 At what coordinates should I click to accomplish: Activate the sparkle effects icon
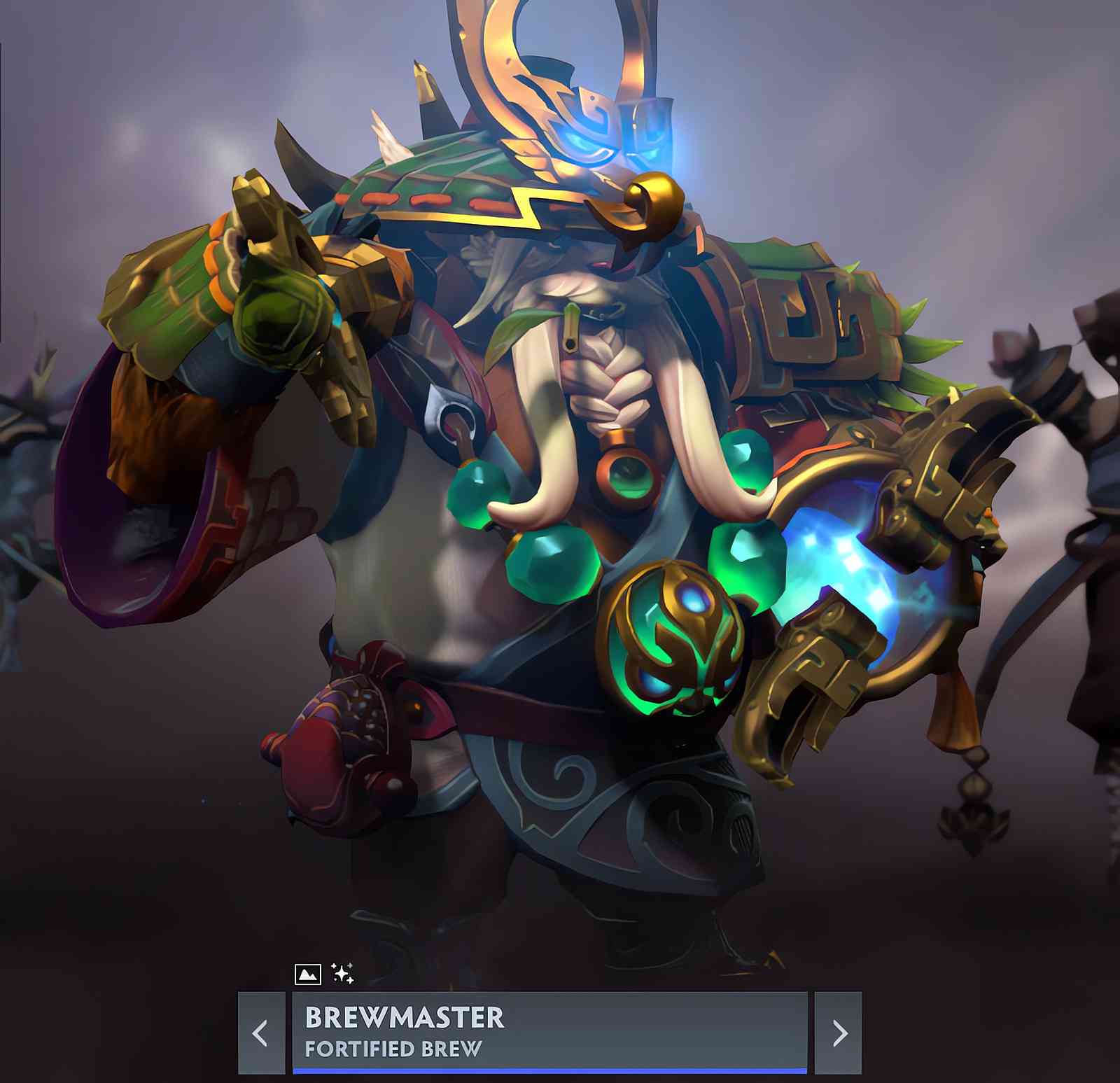(342, 973)
